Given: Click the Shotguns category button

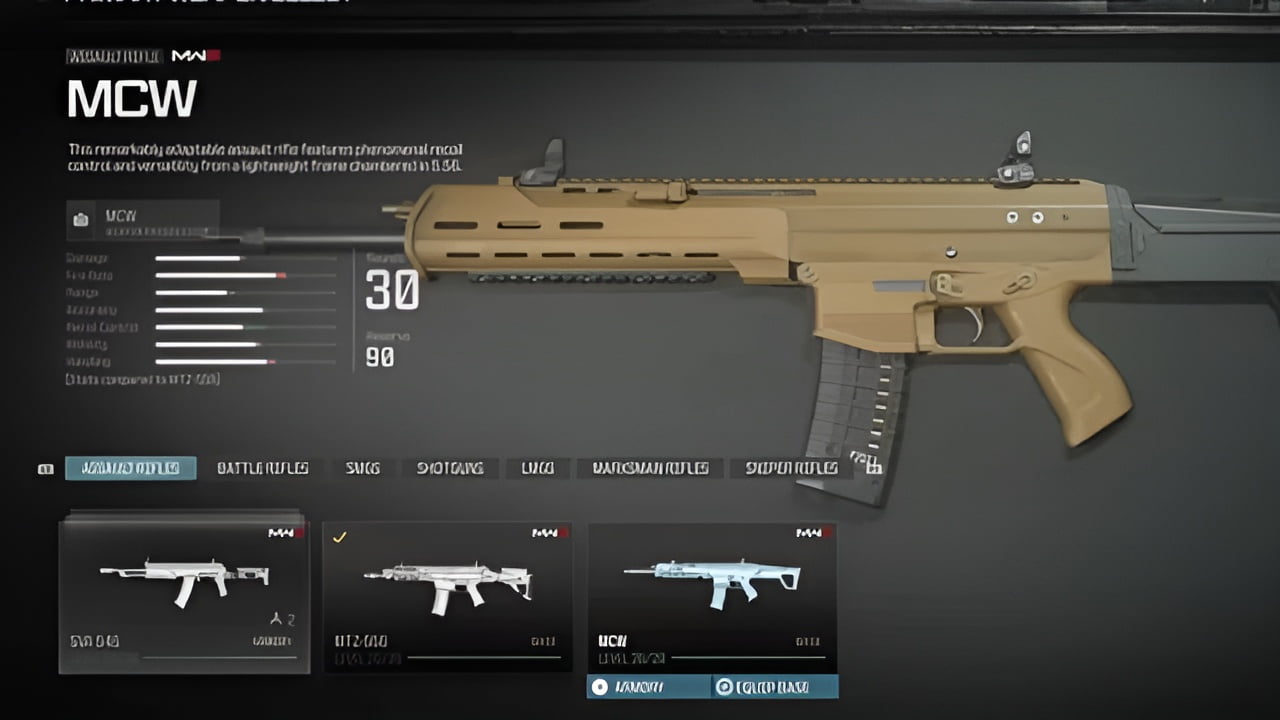Looking at the screenshot, I should pos(449,468).
